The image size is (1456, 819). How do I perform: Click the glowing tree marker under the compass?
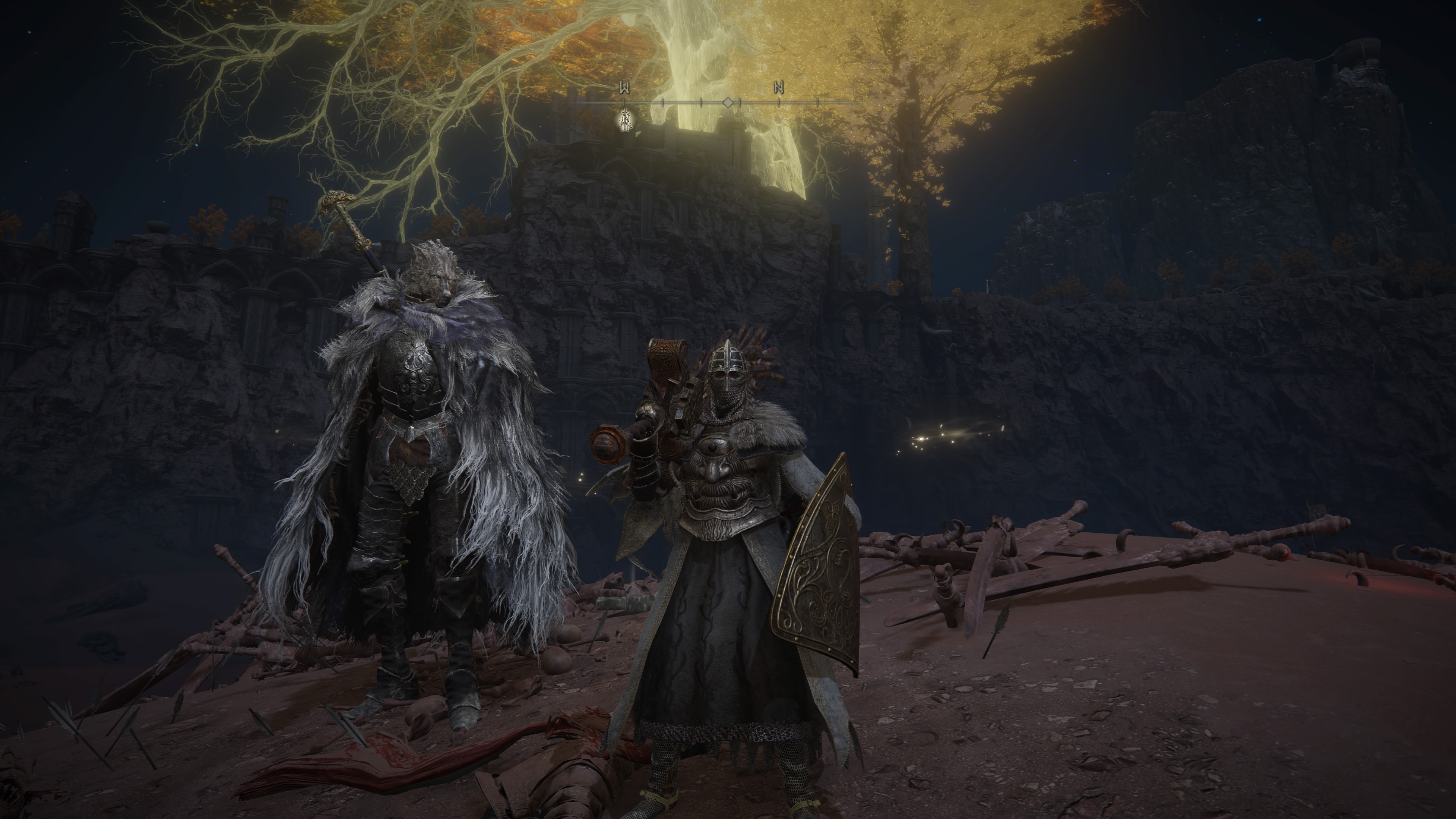click(x=625, y=120)
